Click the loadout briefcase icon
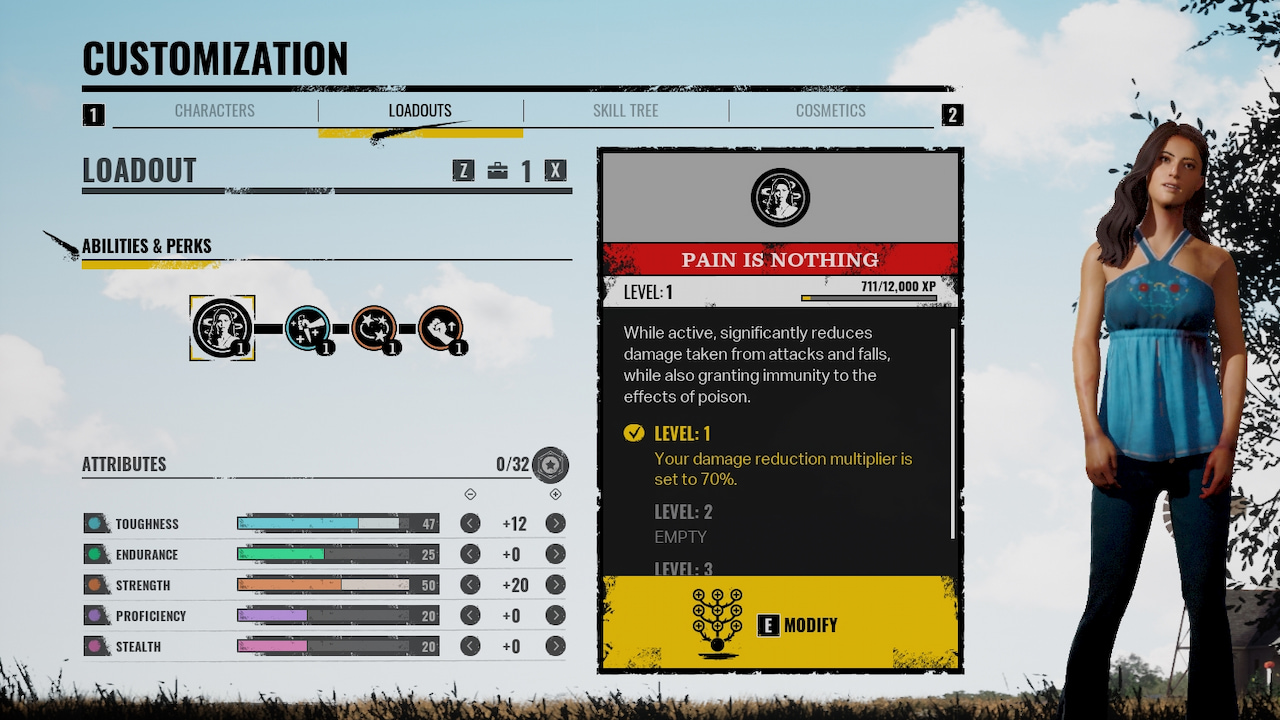 pos(497,171)
